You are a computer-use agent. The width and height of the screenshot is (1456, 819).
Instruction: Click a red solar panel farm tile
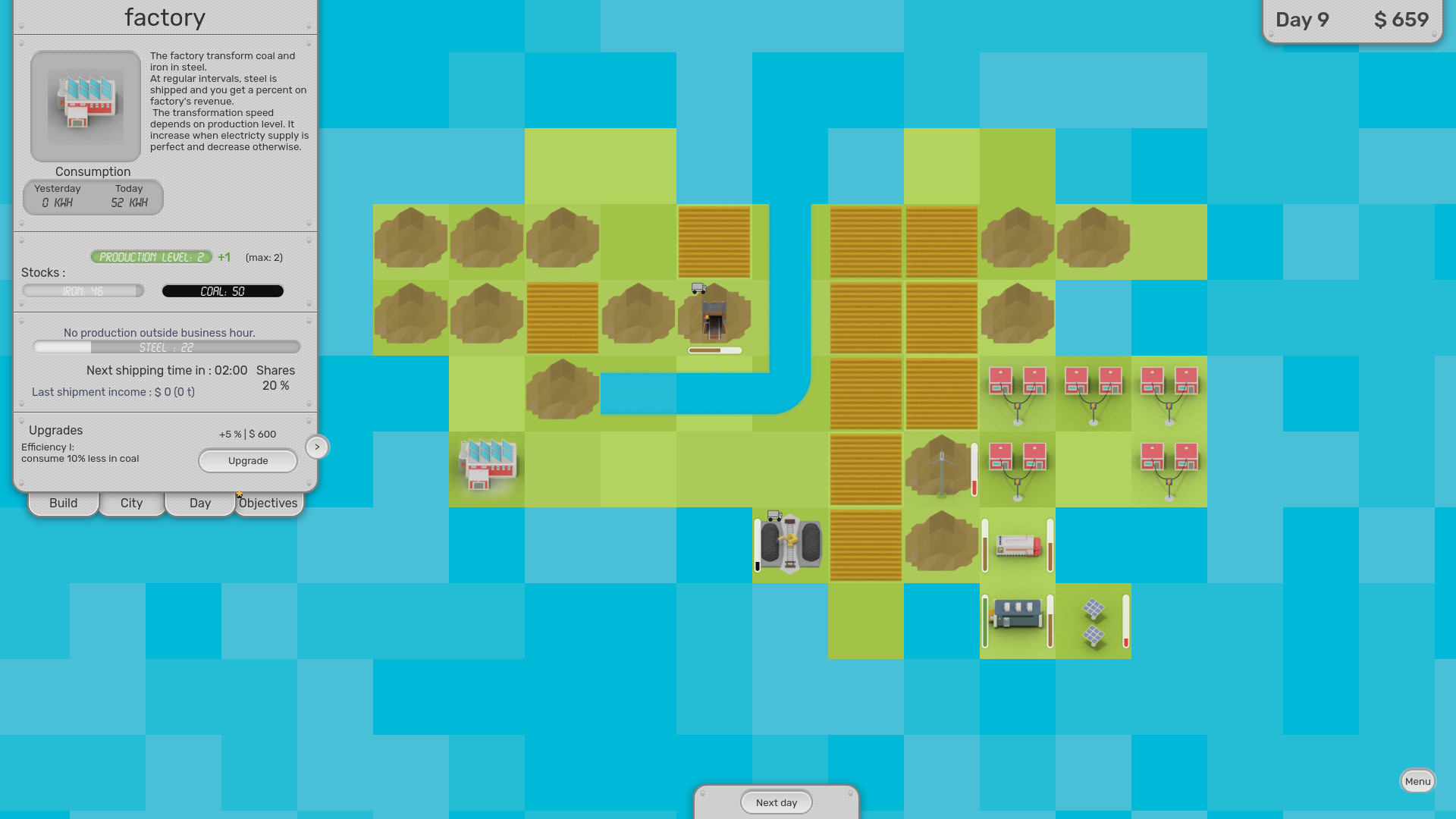pos(1017,391)
